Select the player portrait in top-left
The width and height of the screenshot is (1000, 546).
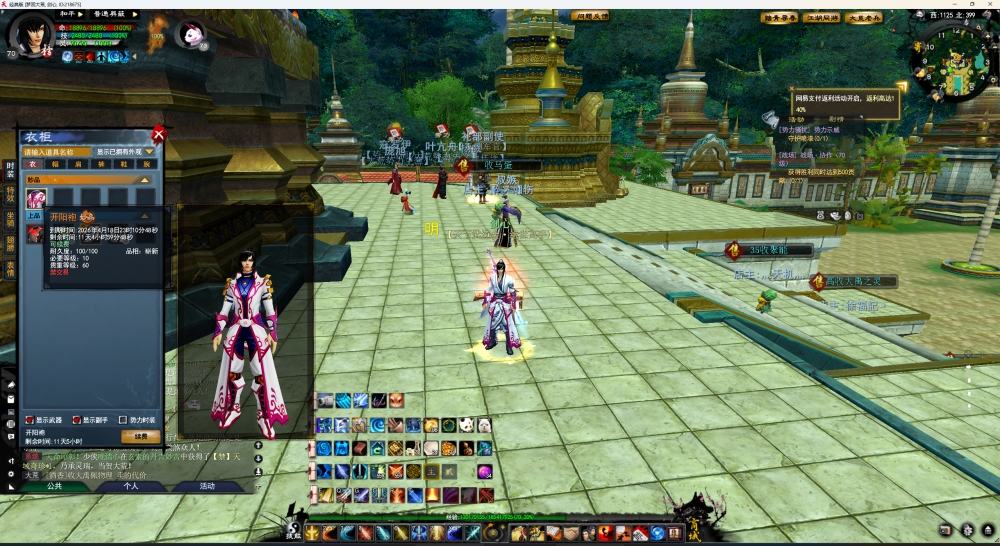(30, 36)
